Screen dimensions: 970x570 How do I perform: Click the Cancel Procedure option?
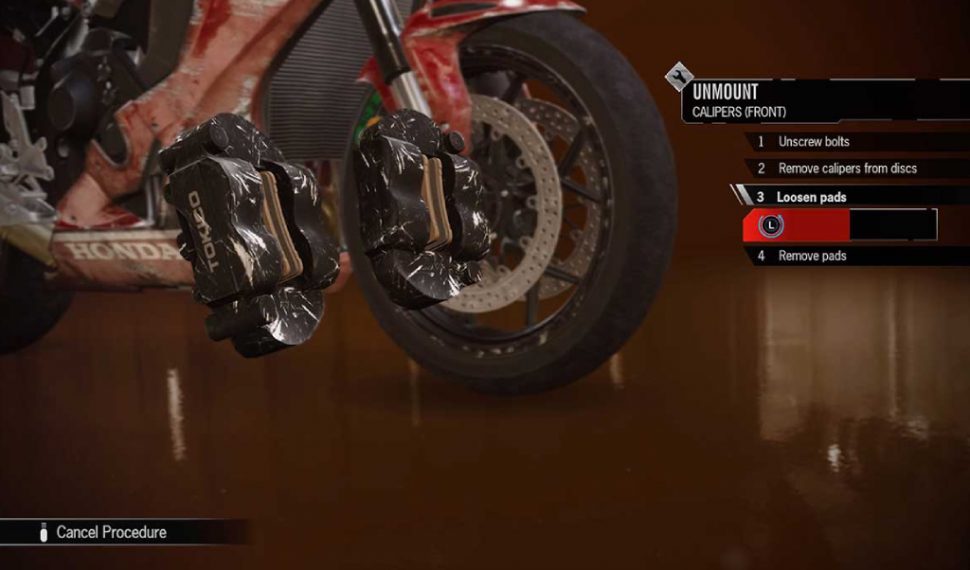tap(110, 532)
